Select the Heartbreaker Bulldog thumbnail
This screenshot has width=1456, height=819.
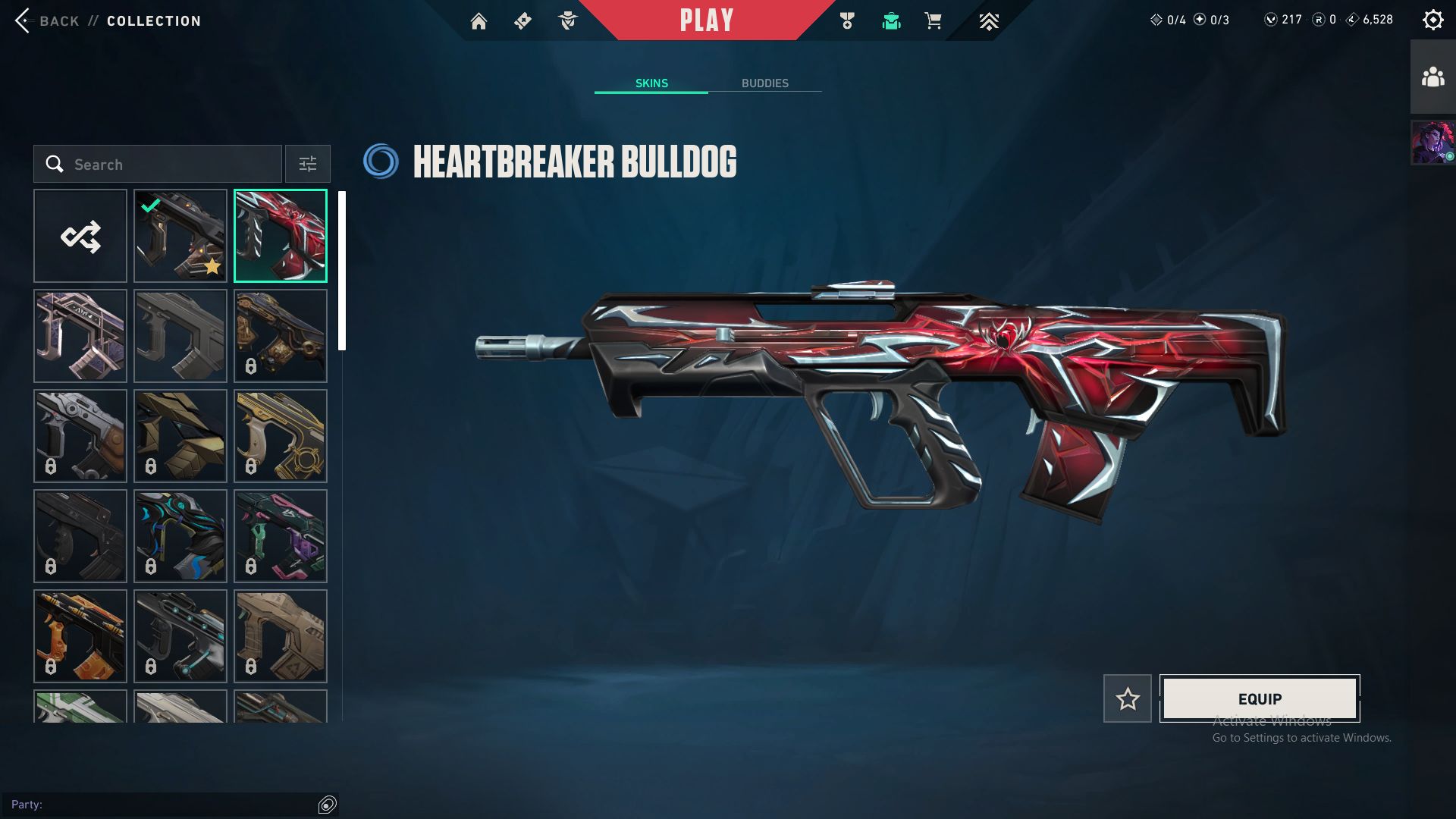(x=281, y=237)
